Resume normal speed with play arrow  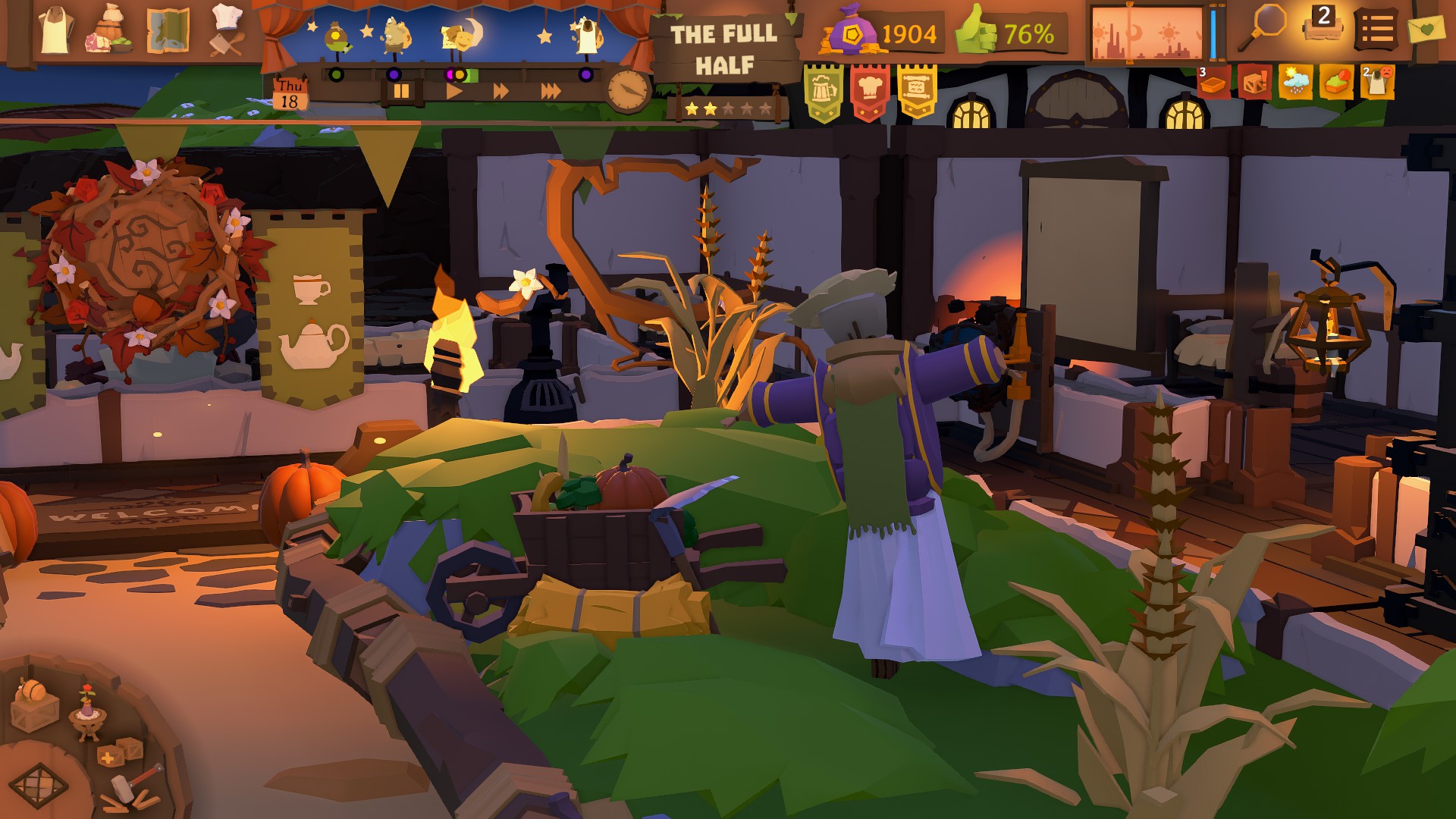point(455,90)
